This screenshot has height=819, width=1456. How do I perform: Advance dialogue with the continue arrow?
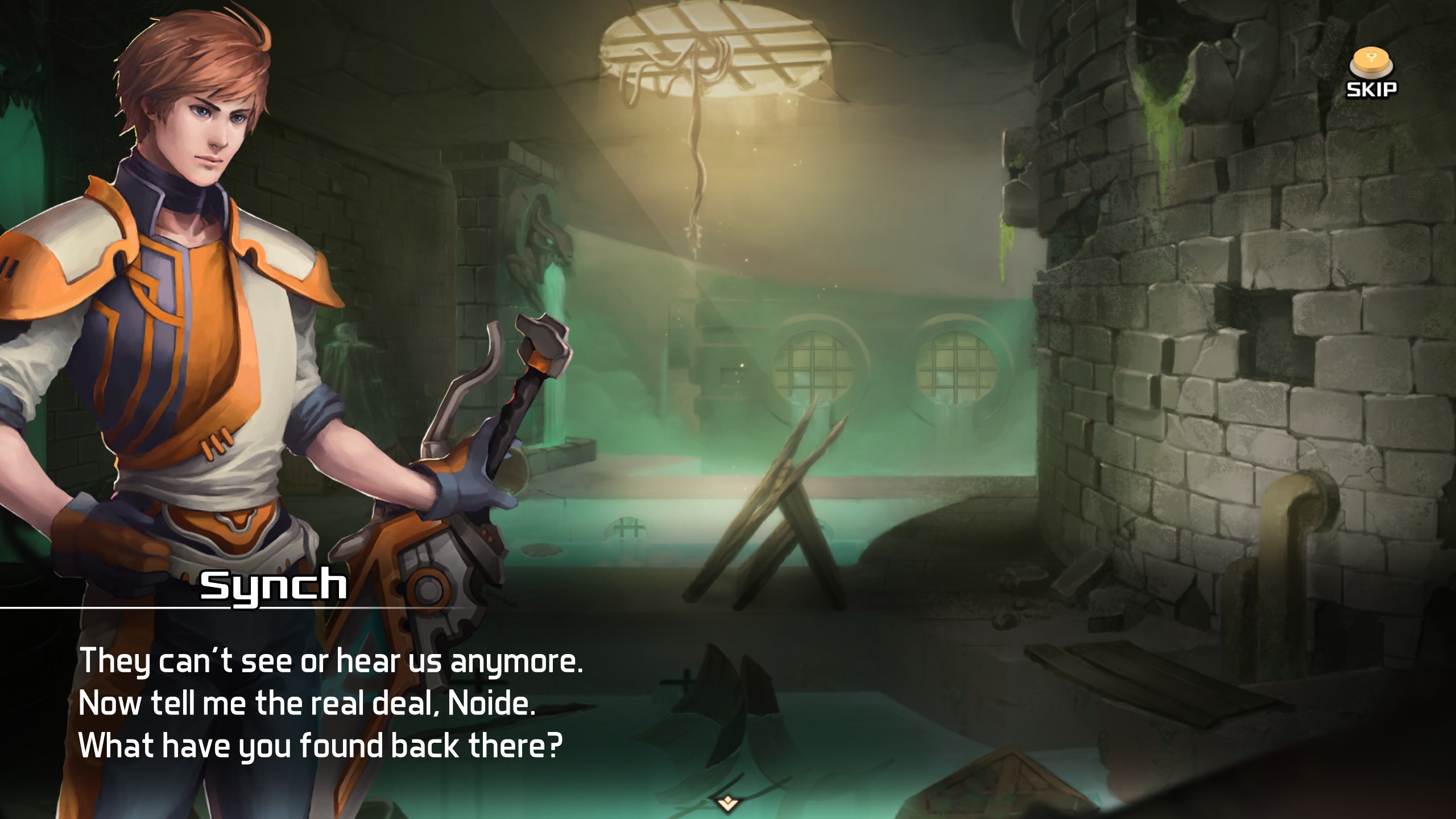[727, 803]
